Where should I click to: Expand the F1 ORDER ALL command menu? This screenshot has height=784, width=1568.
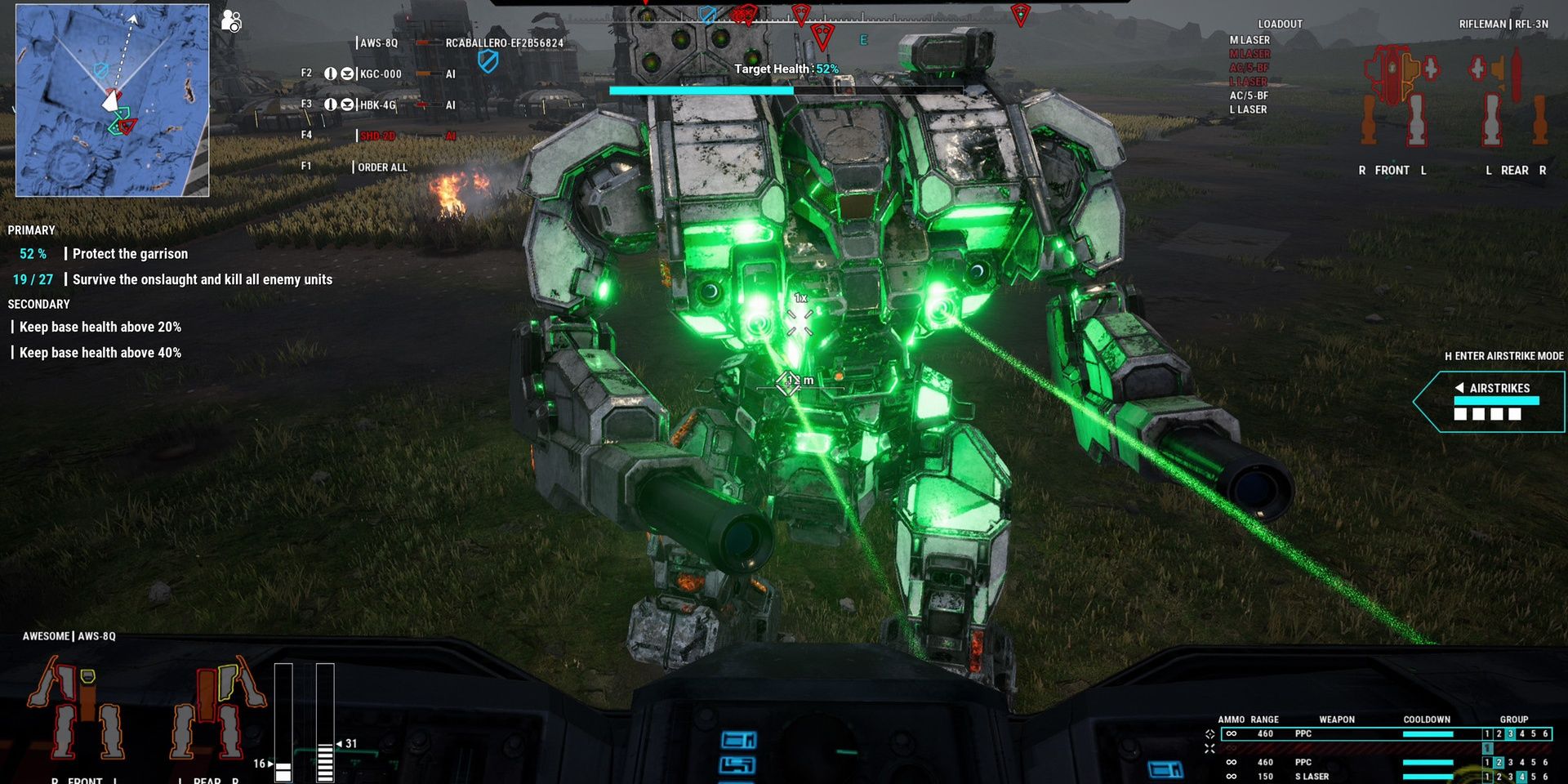384,167
